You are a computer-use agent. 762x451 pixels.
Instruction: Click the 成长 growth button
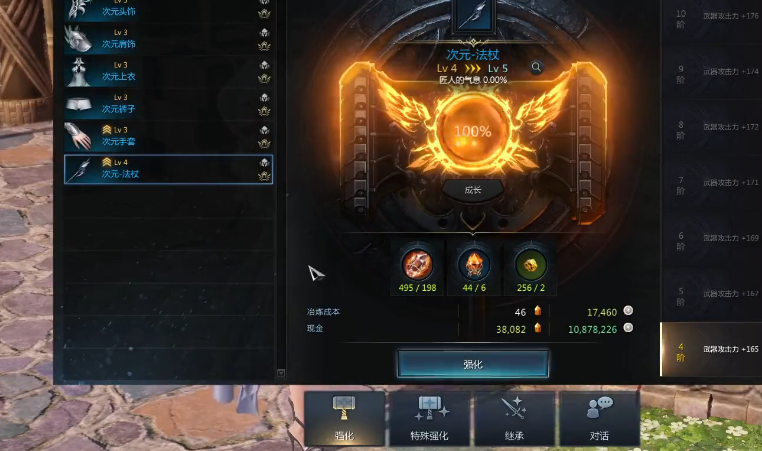pos(473,190)
